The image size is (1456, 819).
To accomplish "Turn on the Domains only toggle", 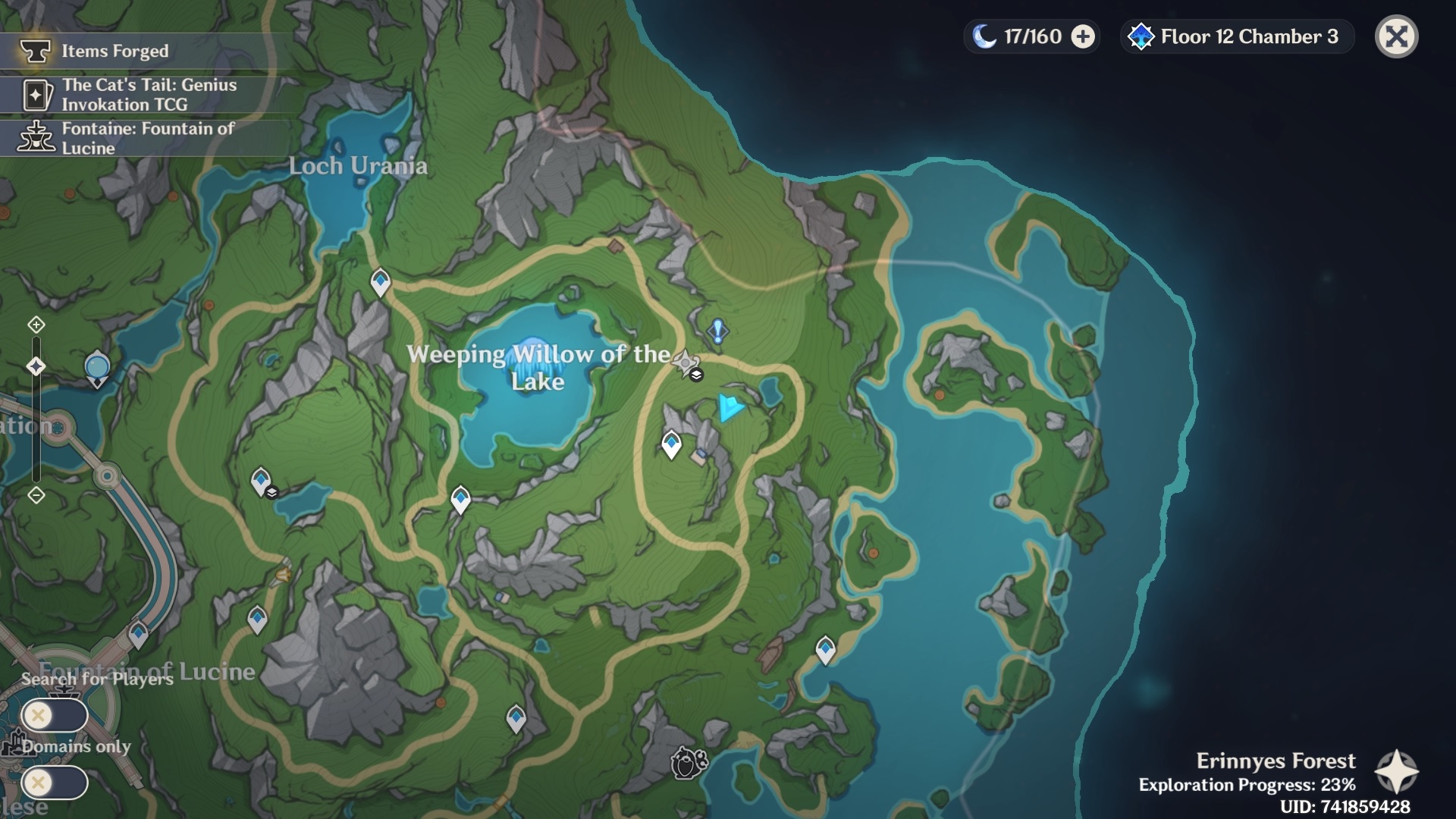I will [53, 783].
